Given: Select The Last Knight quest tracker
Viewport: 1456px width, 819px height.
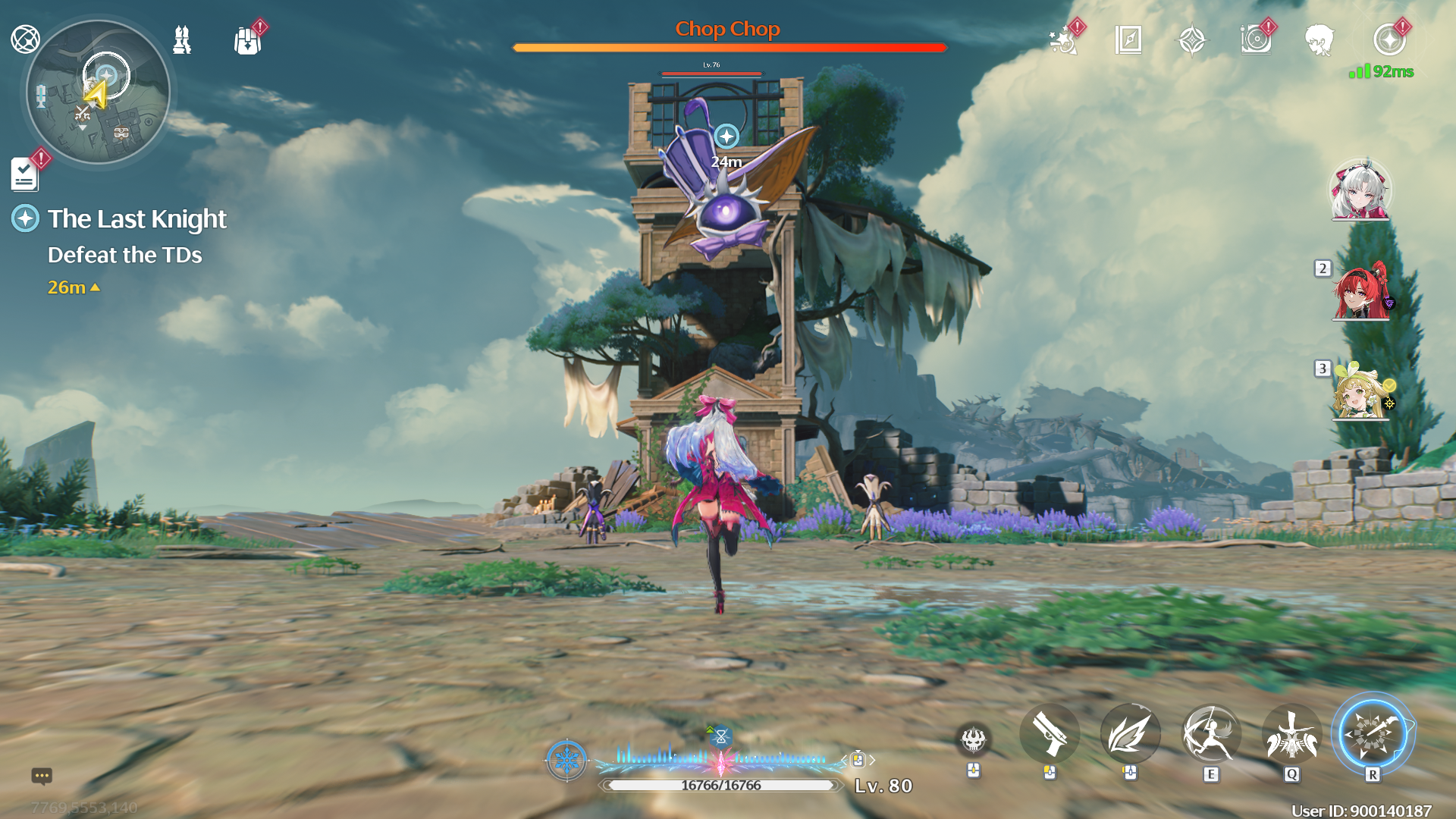Looking at the screenshot, I should (136, 219).
